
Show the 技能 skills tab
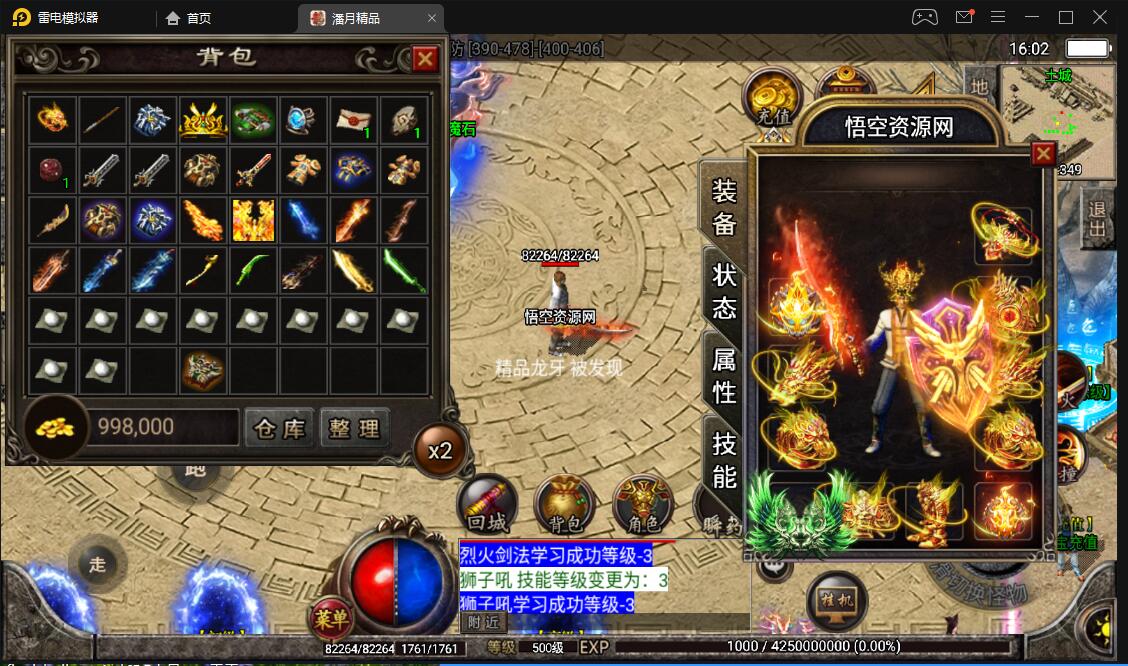point(724,459)
